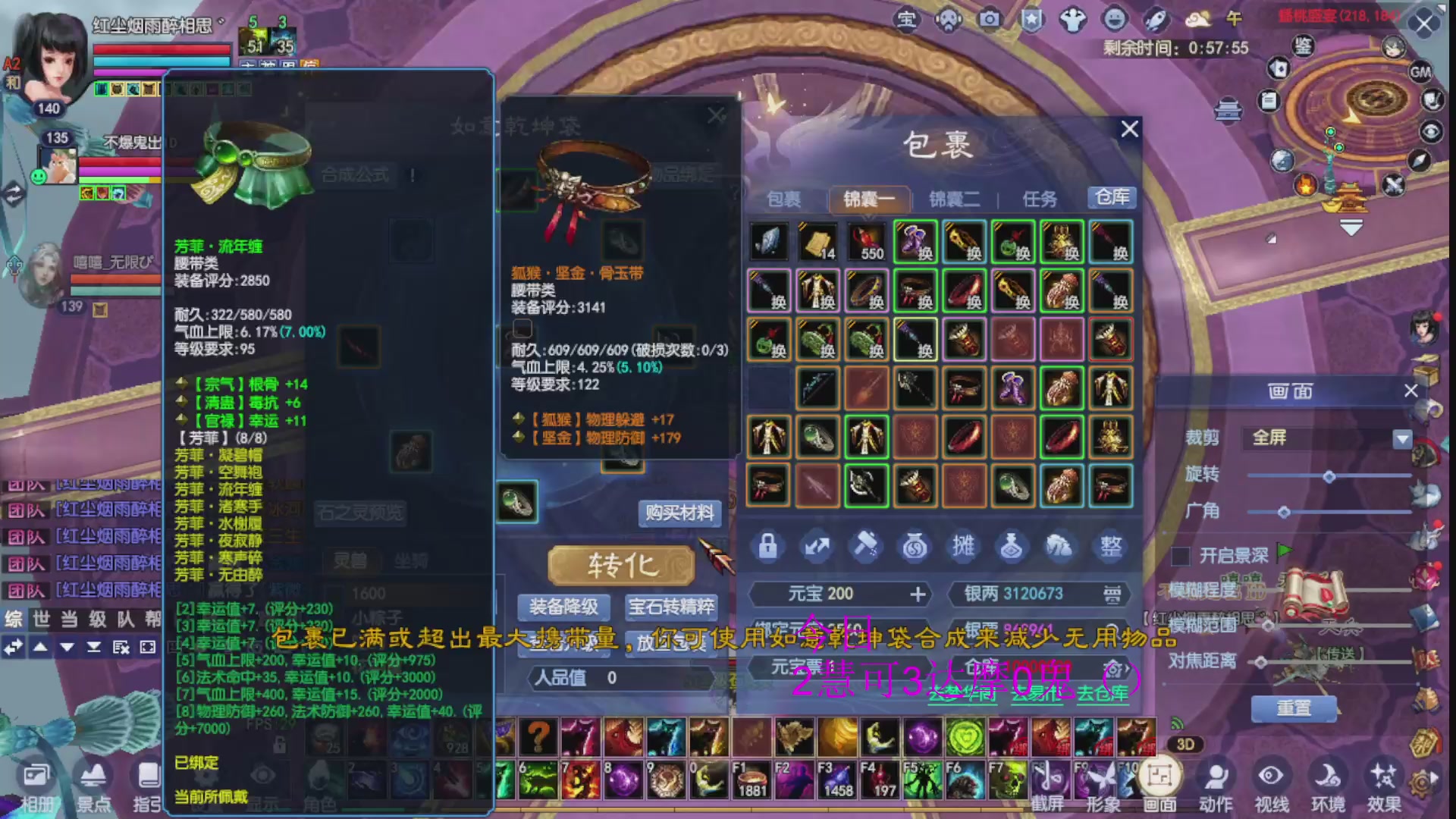Select the potion synthesis icon in the bag toolbar
This screenshot has height=819, width=1456.
[1011, 548]
